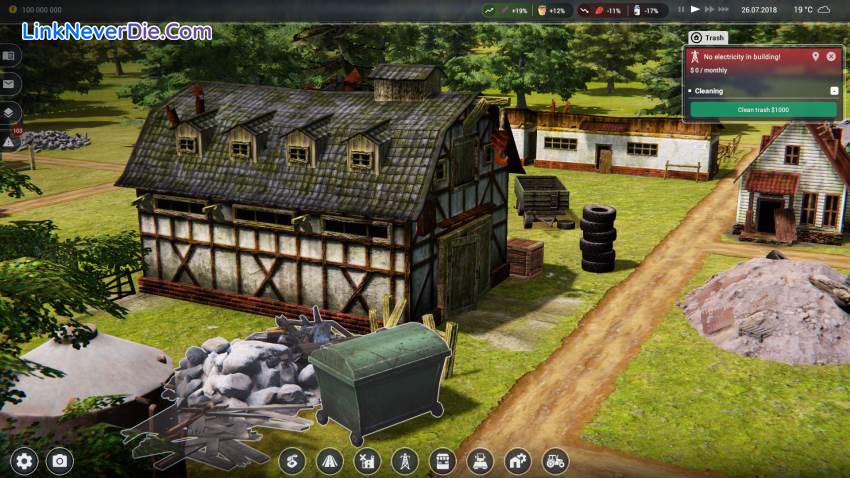Open the journal book panel

pyautogui.click(x=8, y=55)
